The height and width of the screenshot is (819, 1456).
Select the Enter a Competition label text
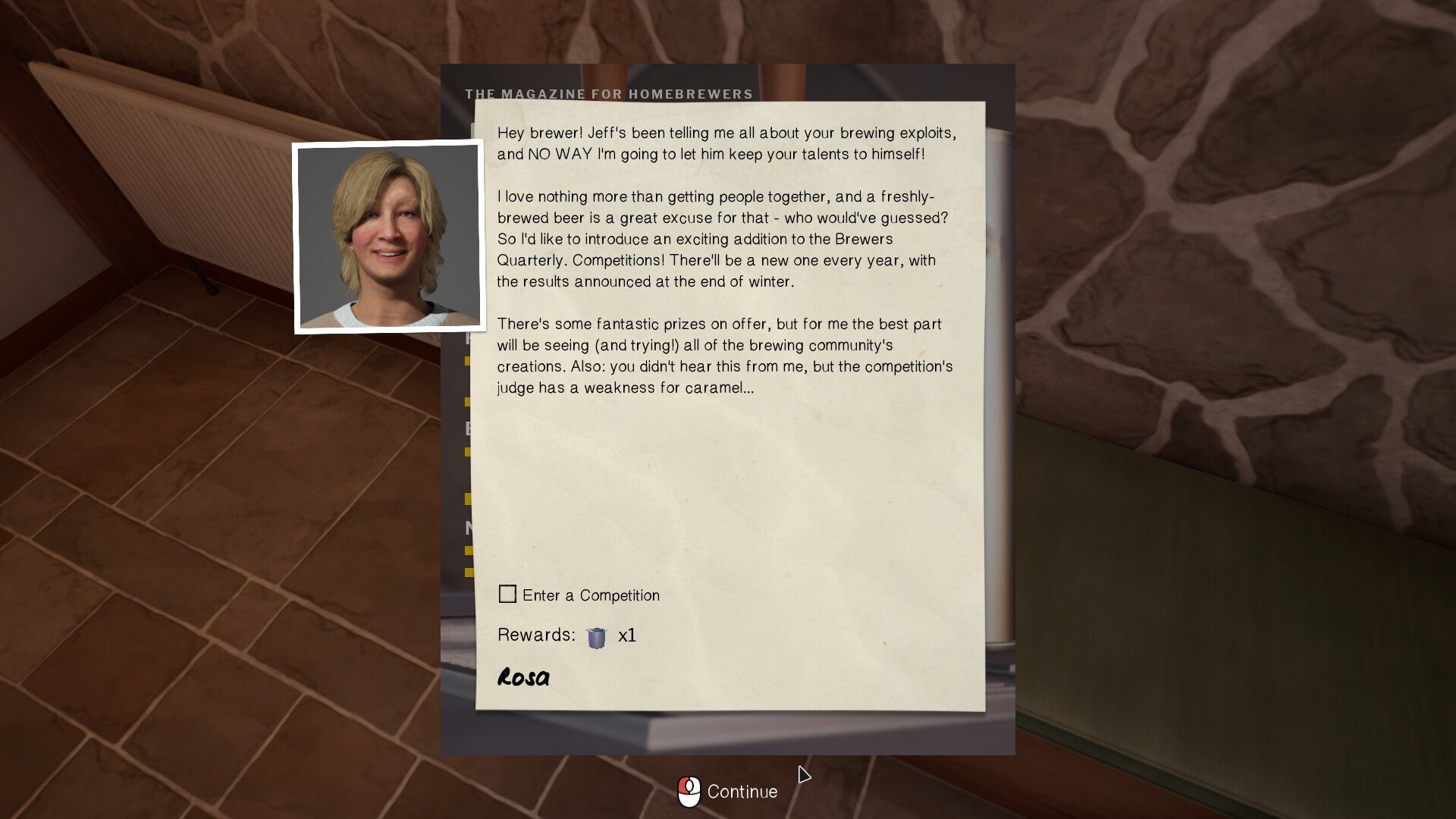click(x=589, y=595)
